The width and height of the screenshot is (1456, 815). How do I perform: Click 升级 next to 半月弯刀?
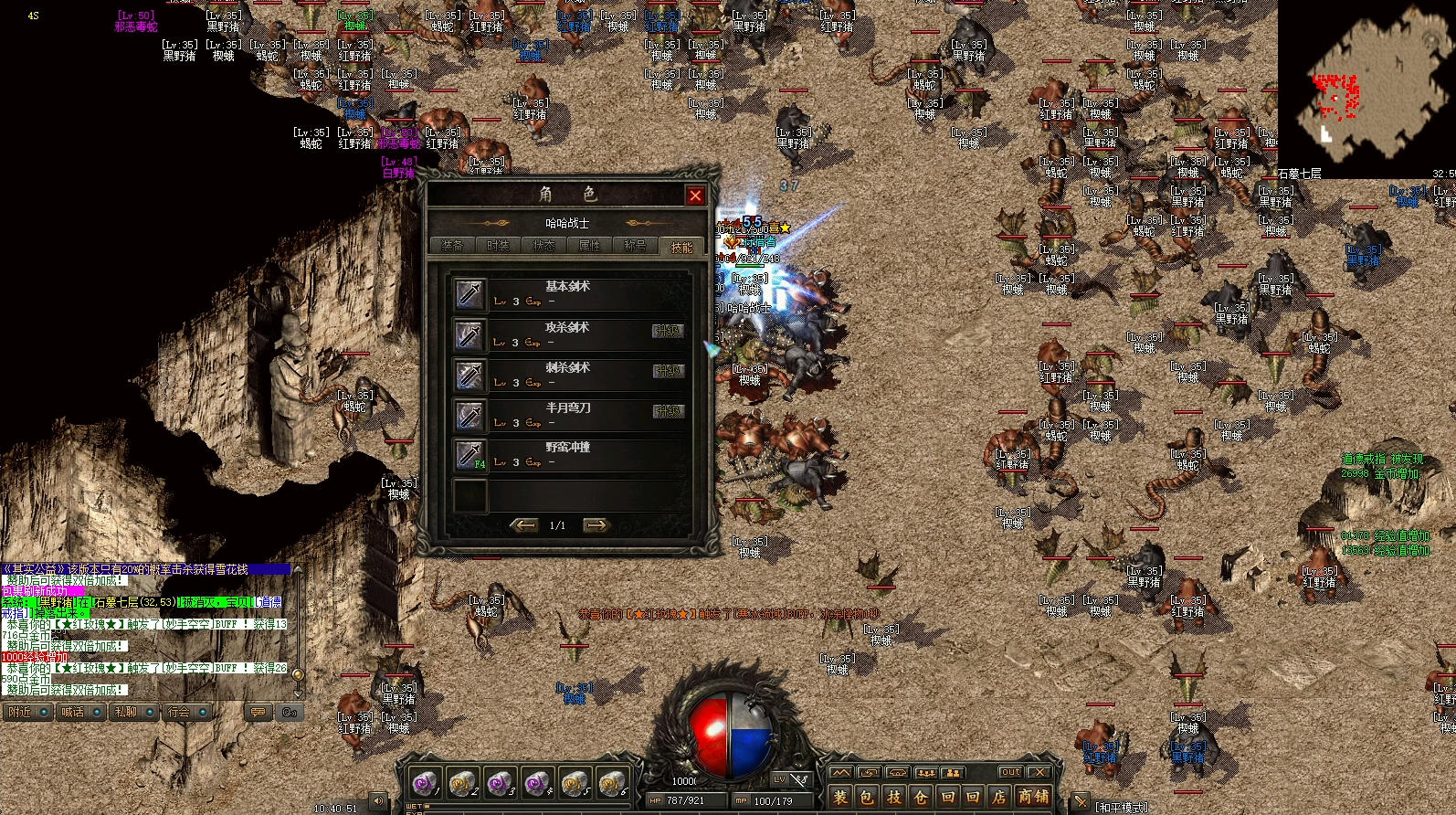[x=668, y=411]
